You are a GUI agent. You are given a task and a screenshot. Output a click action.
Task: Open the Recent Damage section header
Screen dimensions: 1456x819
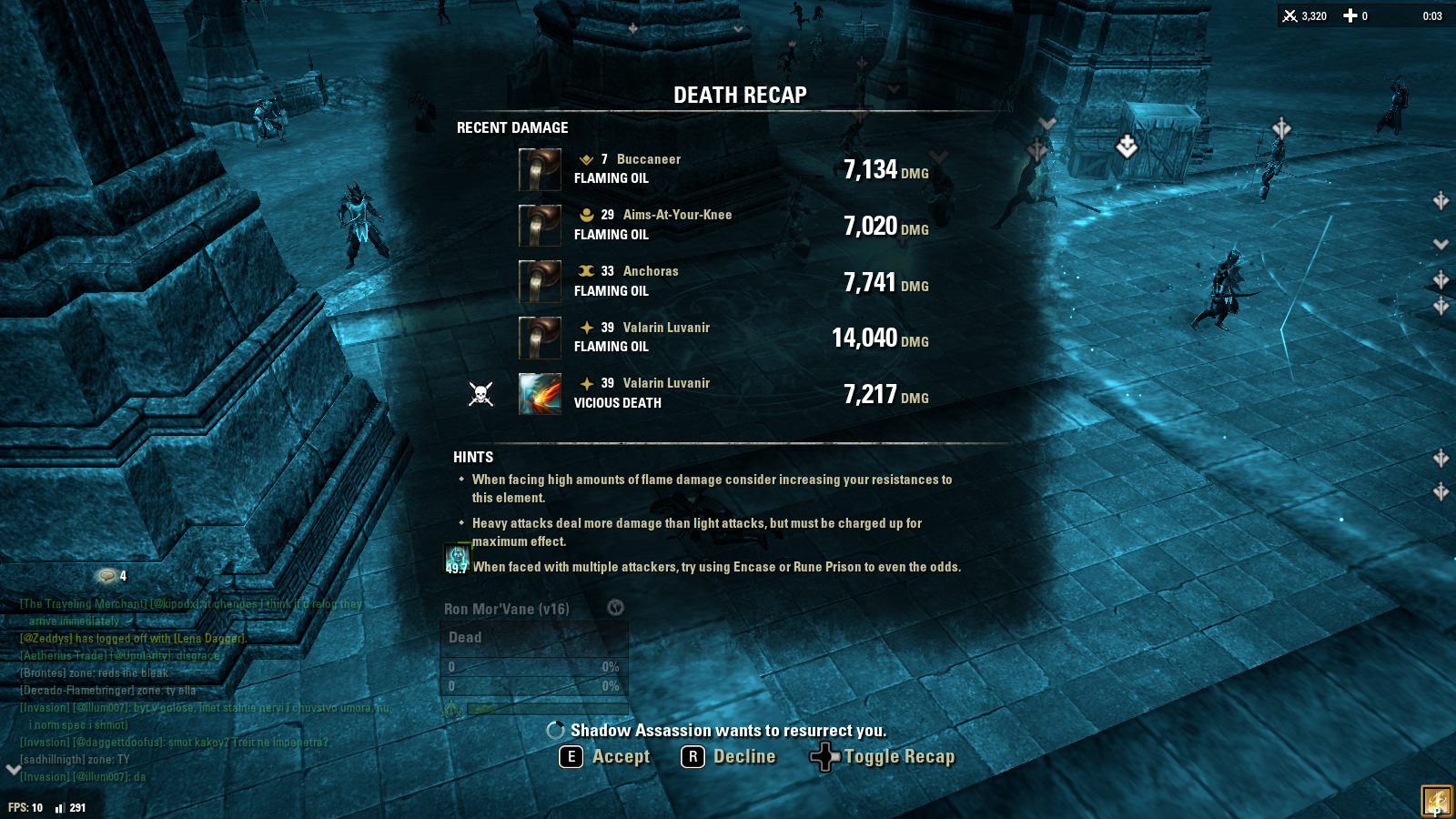511,127
